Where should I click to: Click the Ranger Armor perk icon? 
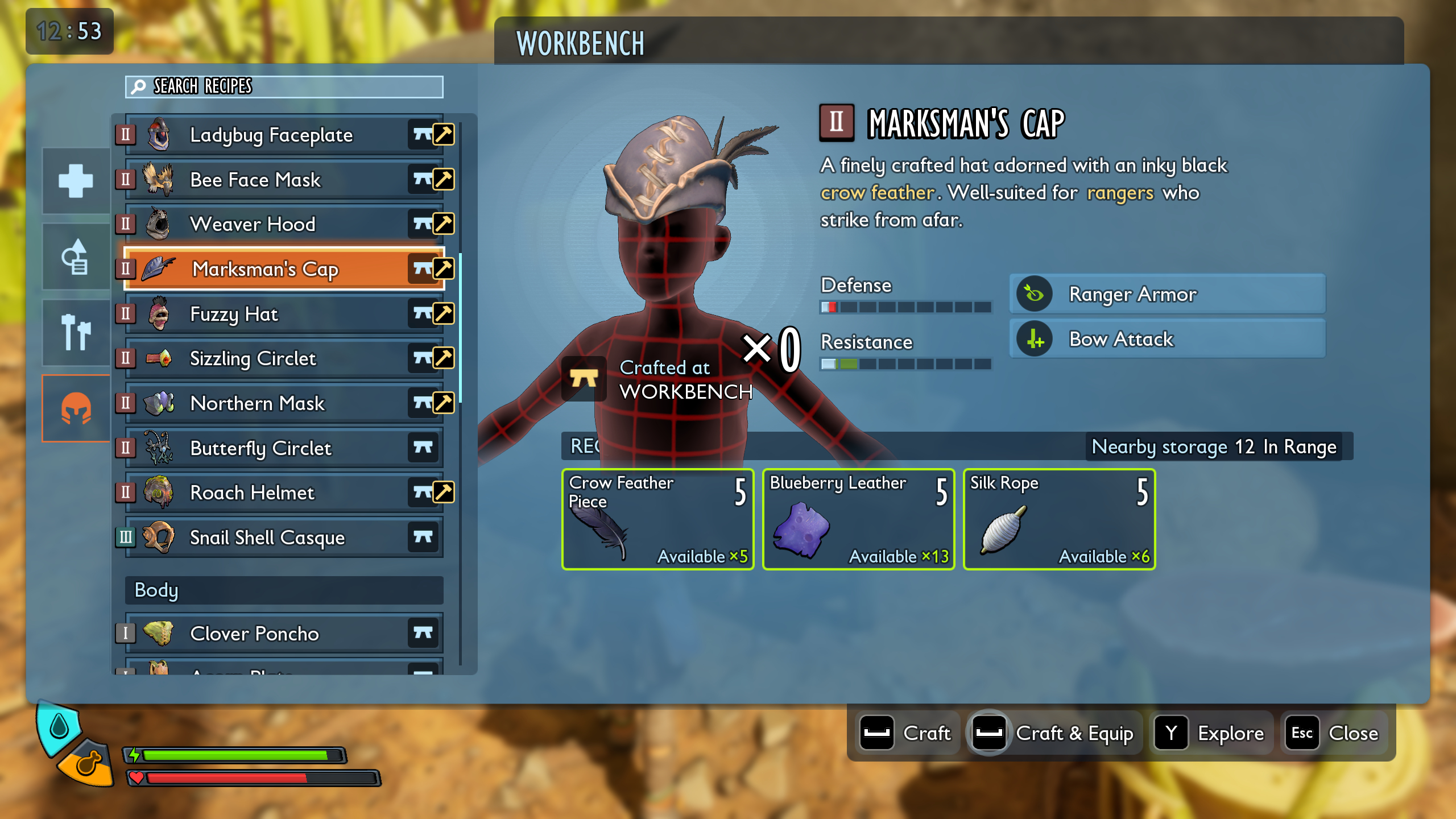pyautogui.click(x=1033, y=295)
